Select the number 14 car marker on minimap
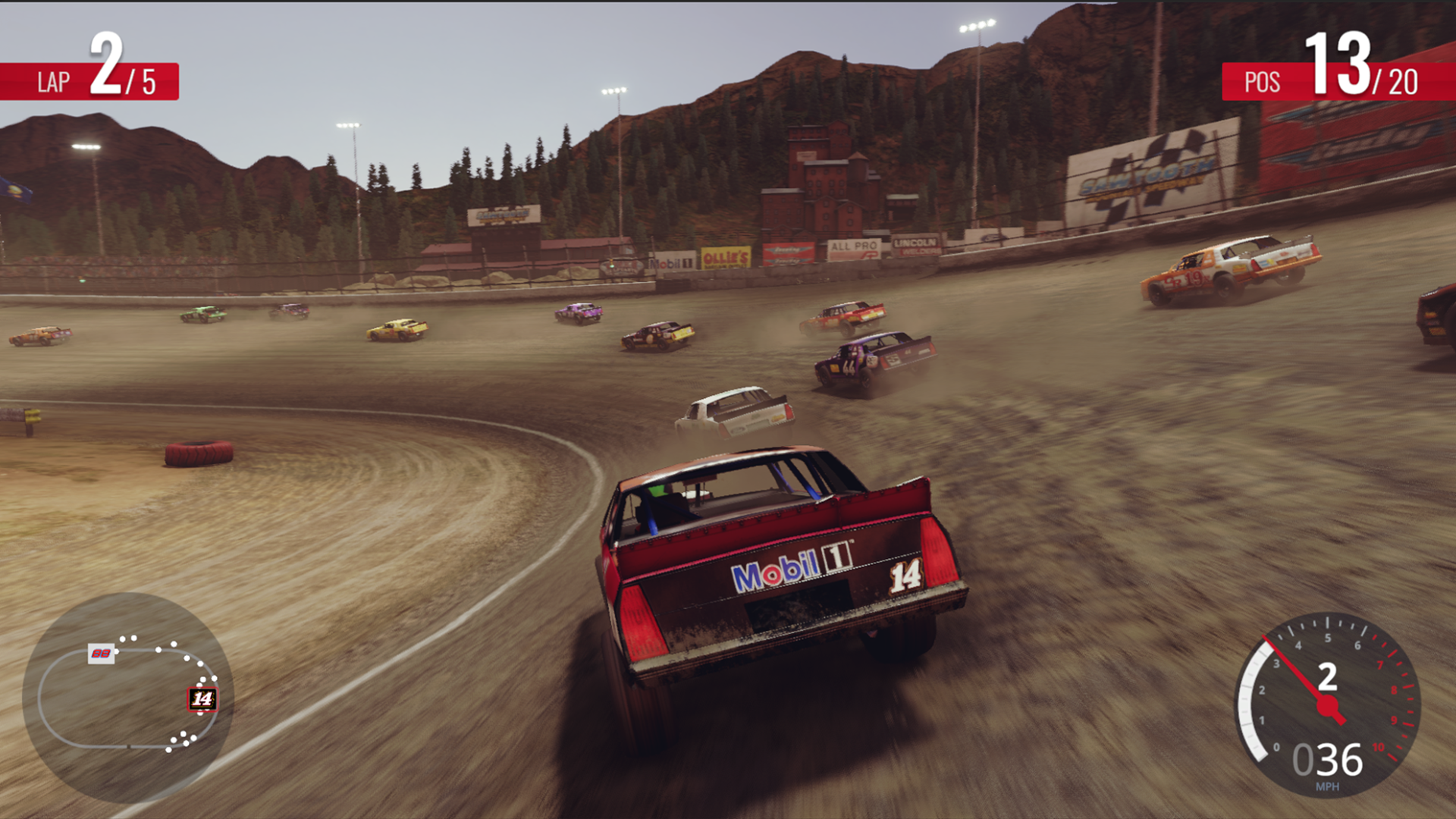Screen dimensions: 1456x819 tap(202, 698)
